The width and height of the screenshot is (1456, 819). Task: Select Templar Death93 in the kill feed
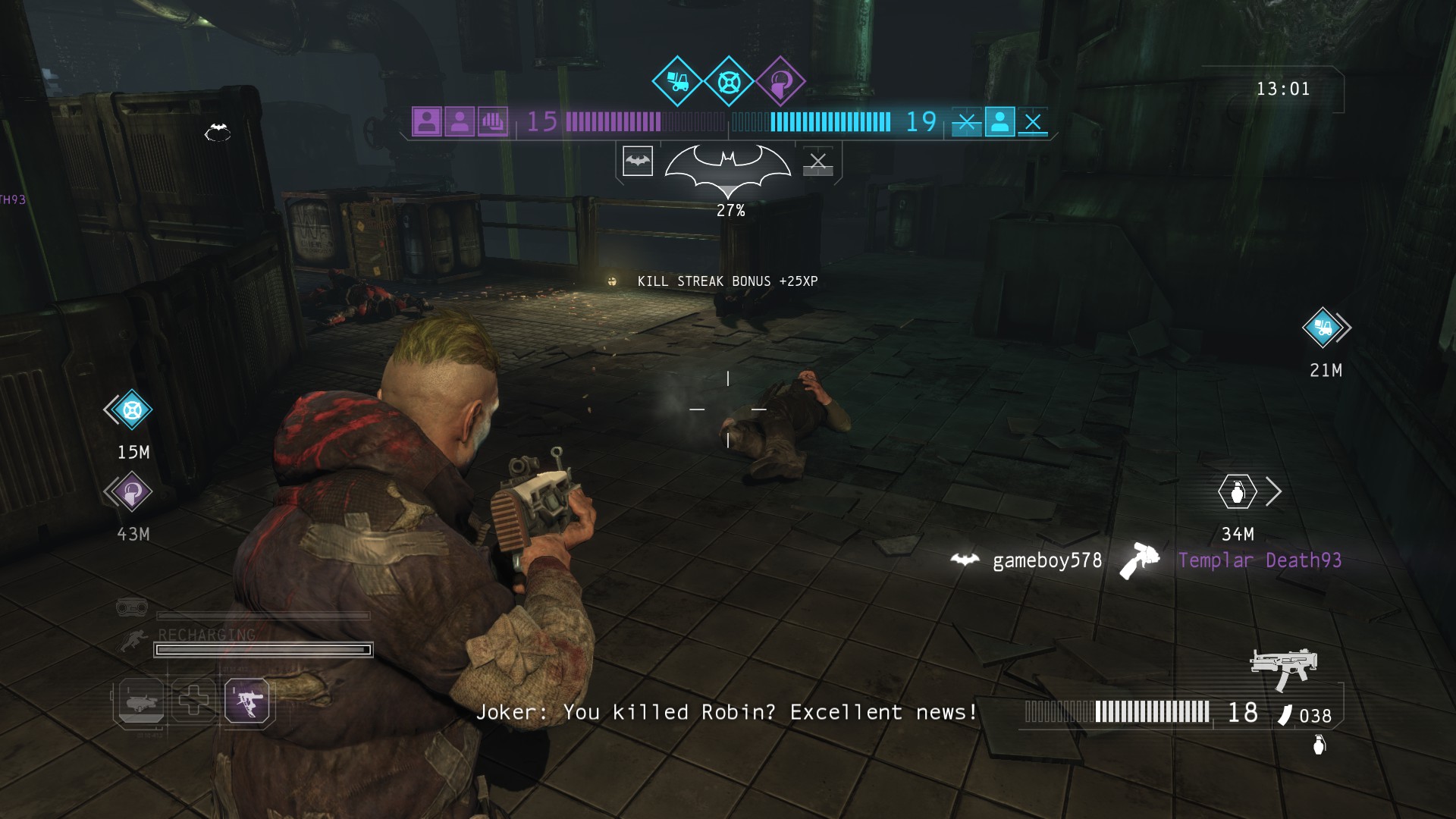(x=1260, y=560)
